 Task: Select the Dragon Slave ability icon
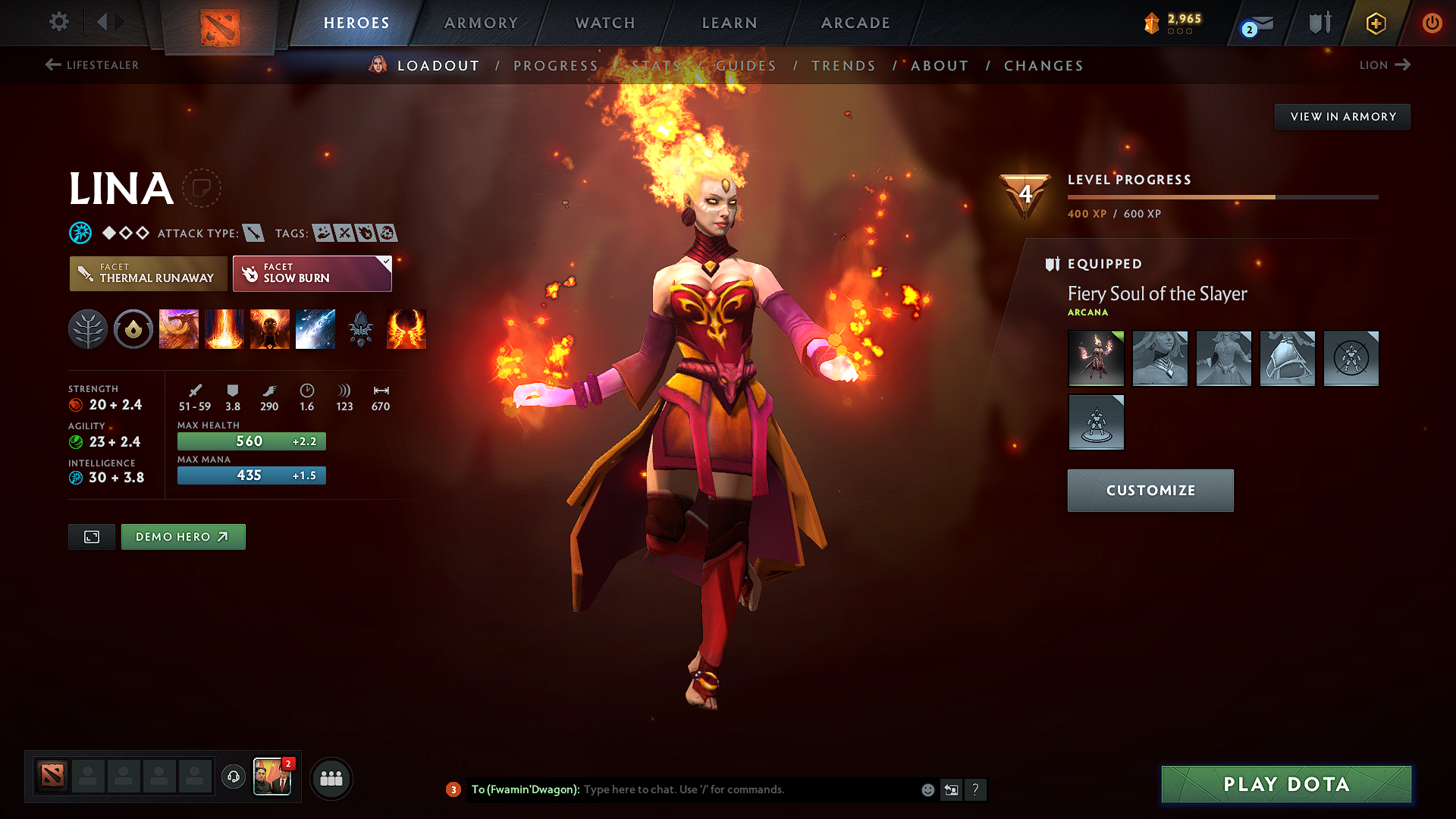[179, 329]
